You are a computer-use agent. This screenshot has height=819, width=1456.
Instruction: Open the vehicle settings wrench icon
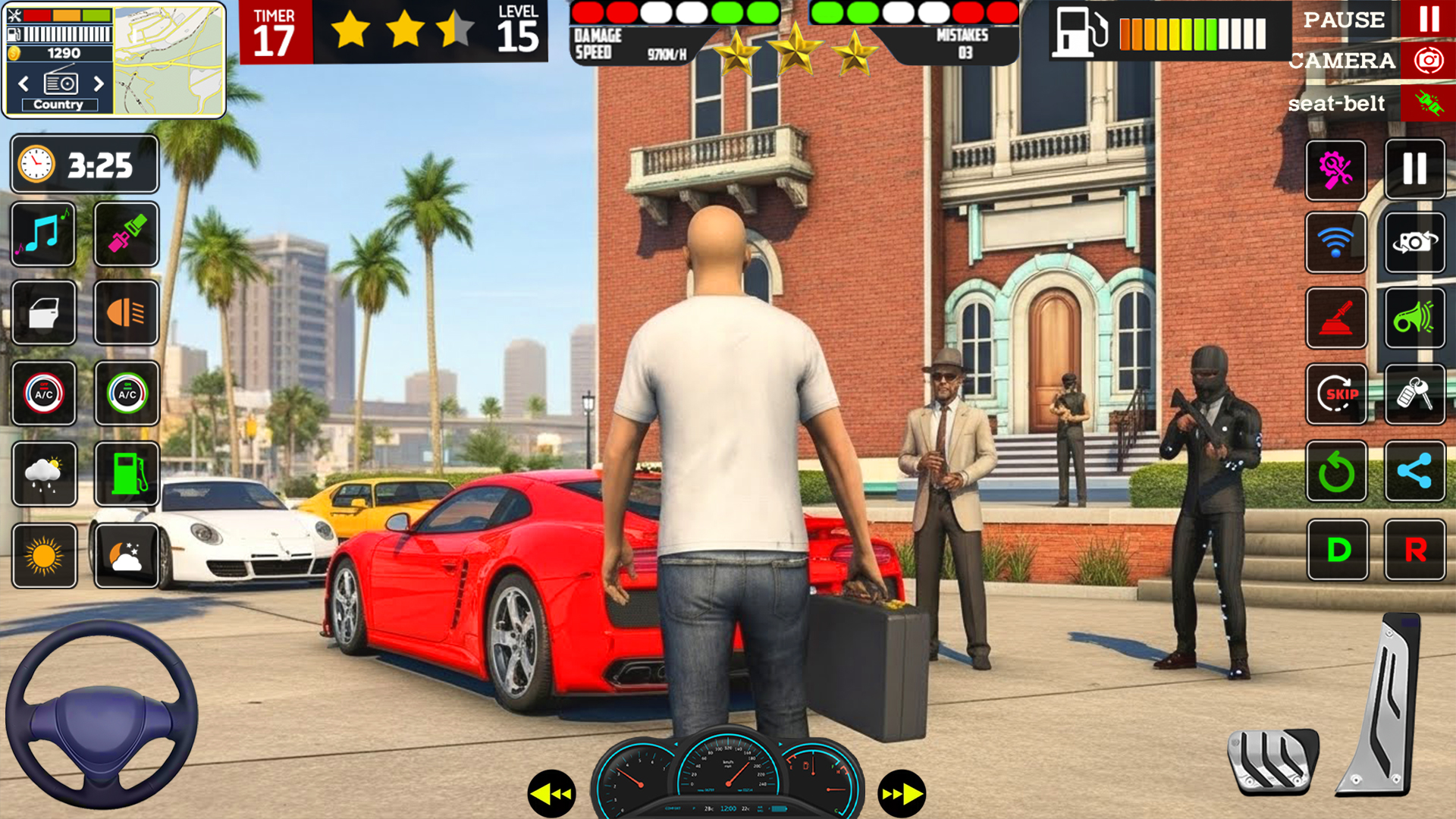click(1337, 170)
